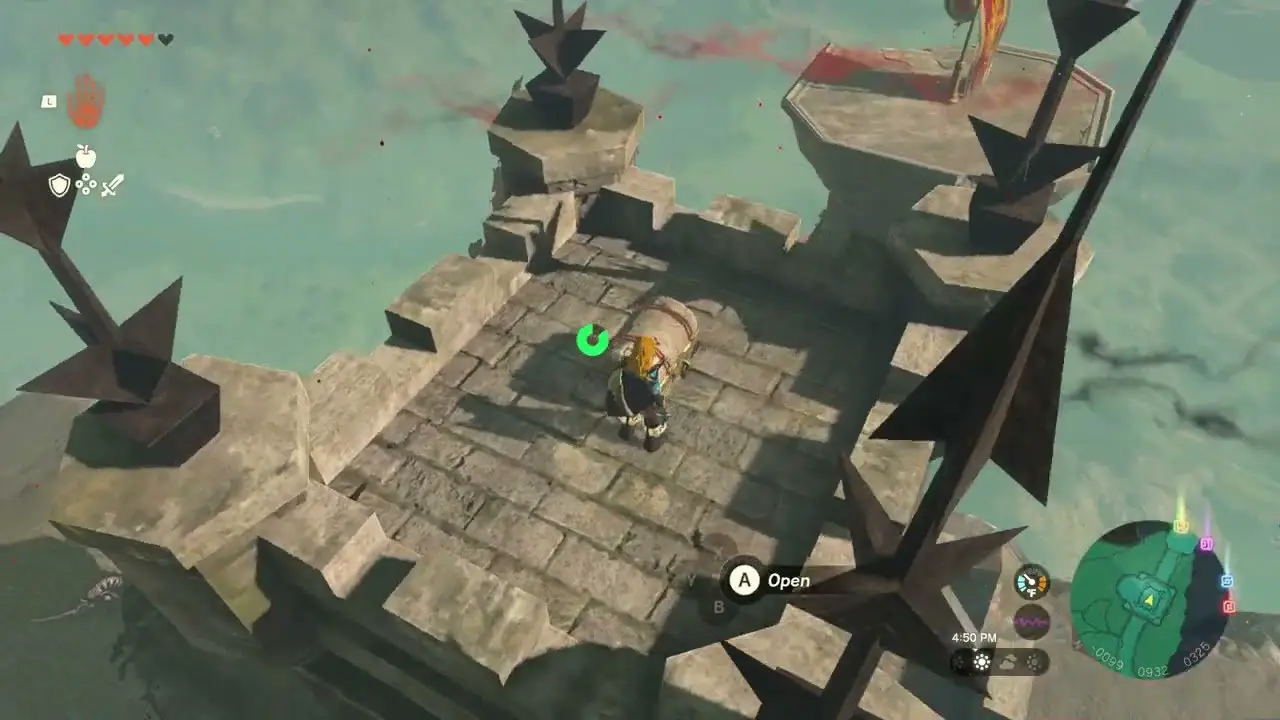Choose the blue marker on the minimap rim
Image resolution: width=1280 pixels, height=720 pixels.
[x=1227, y=581]
